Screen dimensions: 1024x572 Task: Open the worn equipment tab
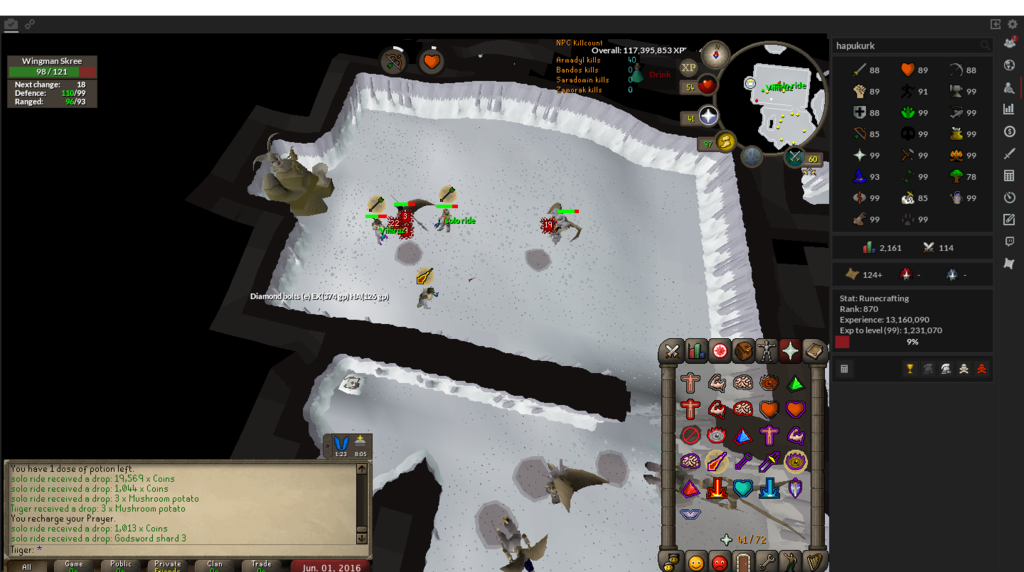767,351
